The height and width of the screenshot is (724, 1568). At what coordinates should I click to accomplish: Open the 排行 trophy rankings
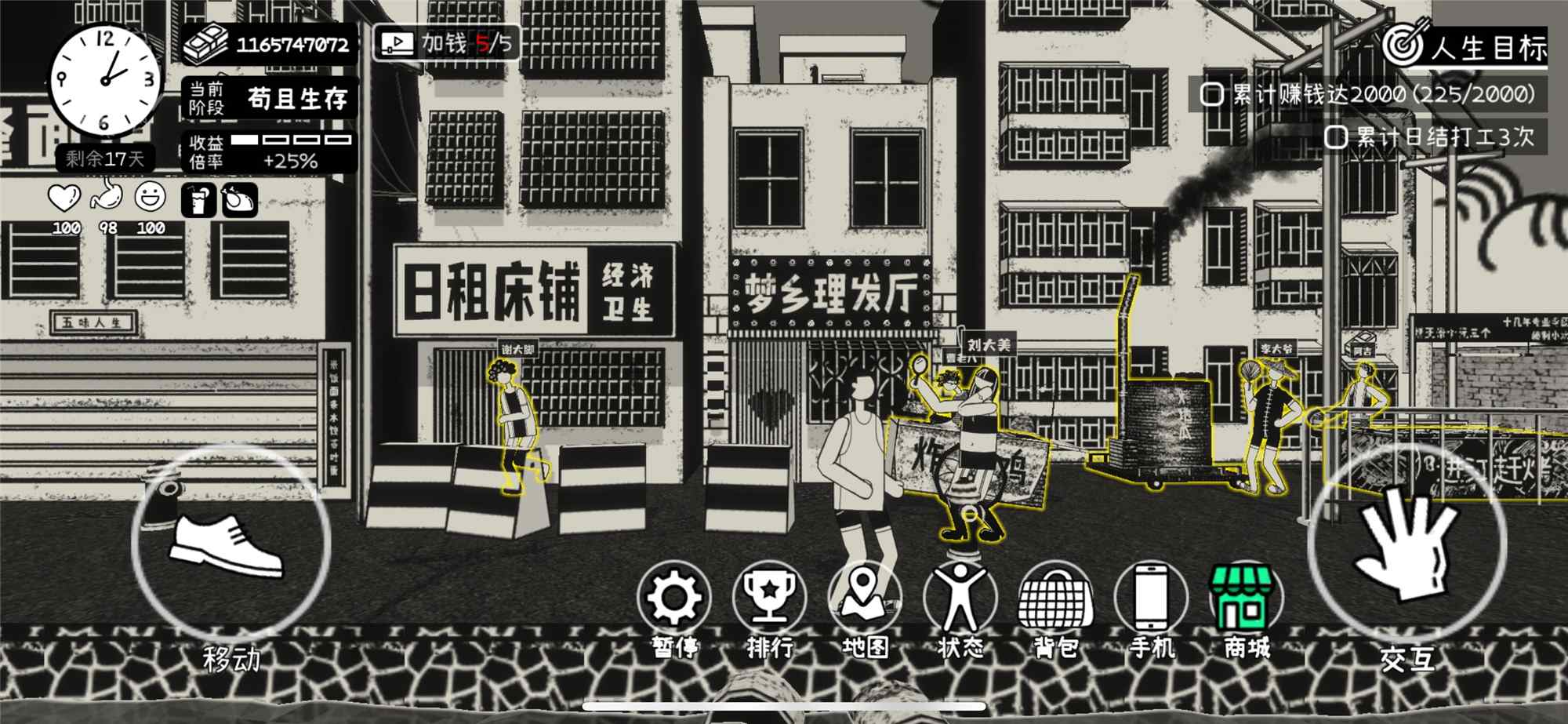click(x=769, y=600)
